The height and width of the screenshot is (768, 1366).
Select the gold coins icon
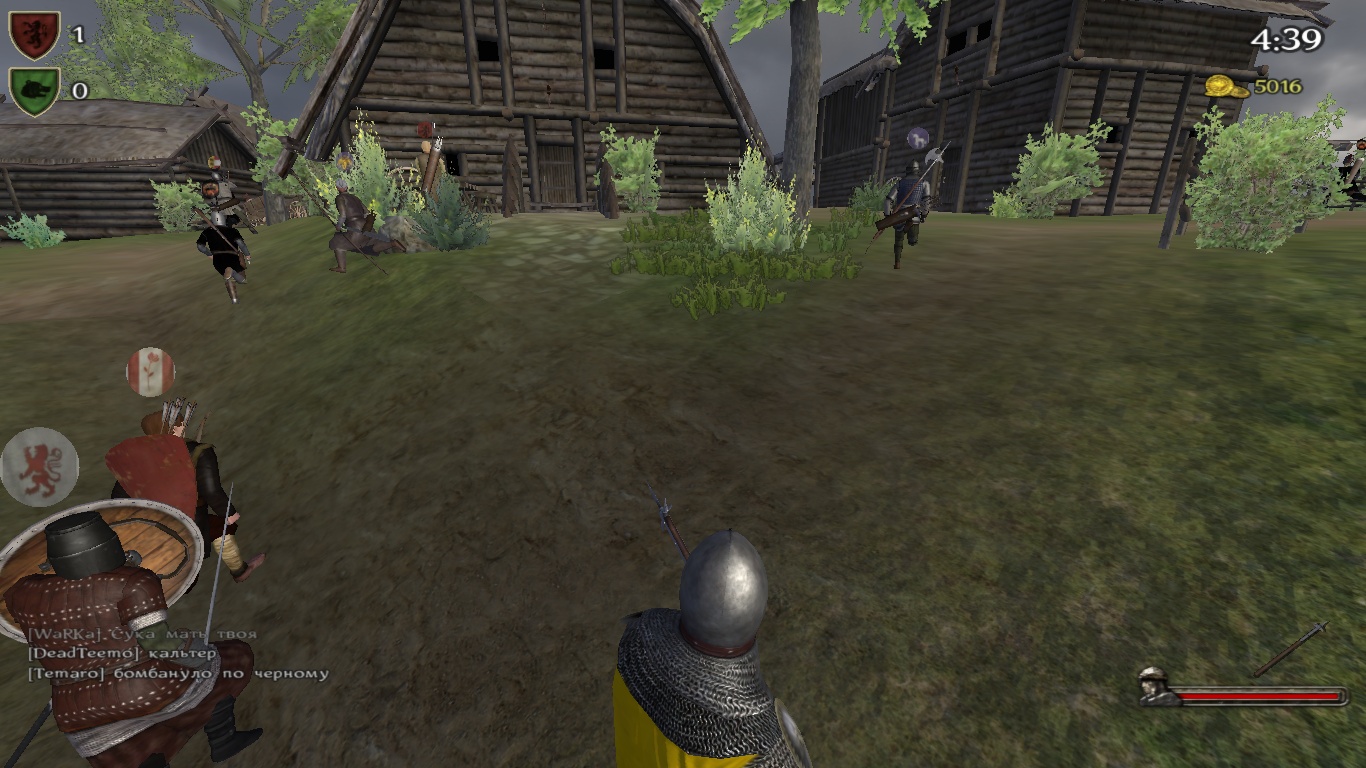tap(1224, 87)
